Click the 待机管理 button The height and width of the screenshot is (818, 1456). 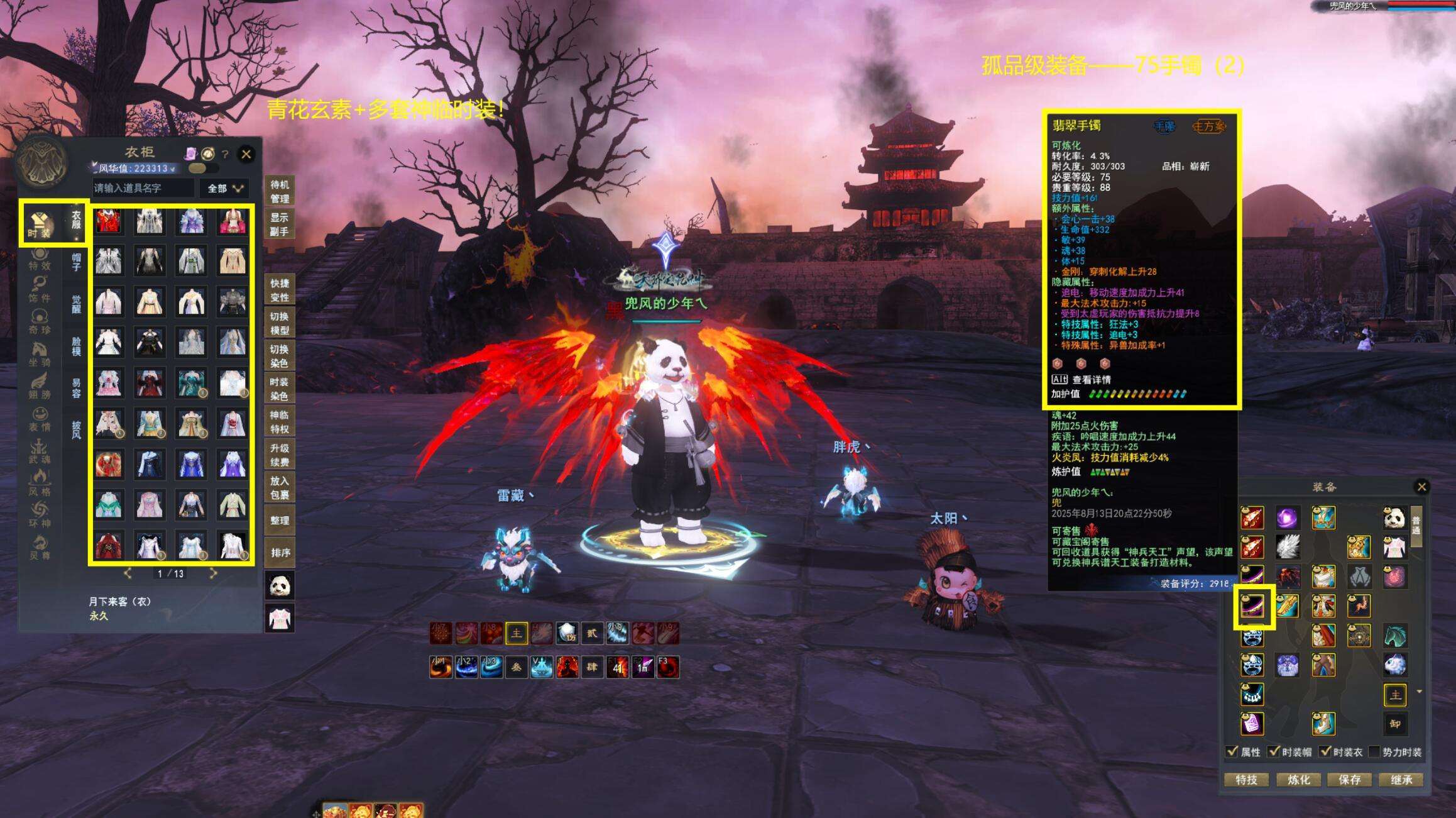tap(280, 192)
